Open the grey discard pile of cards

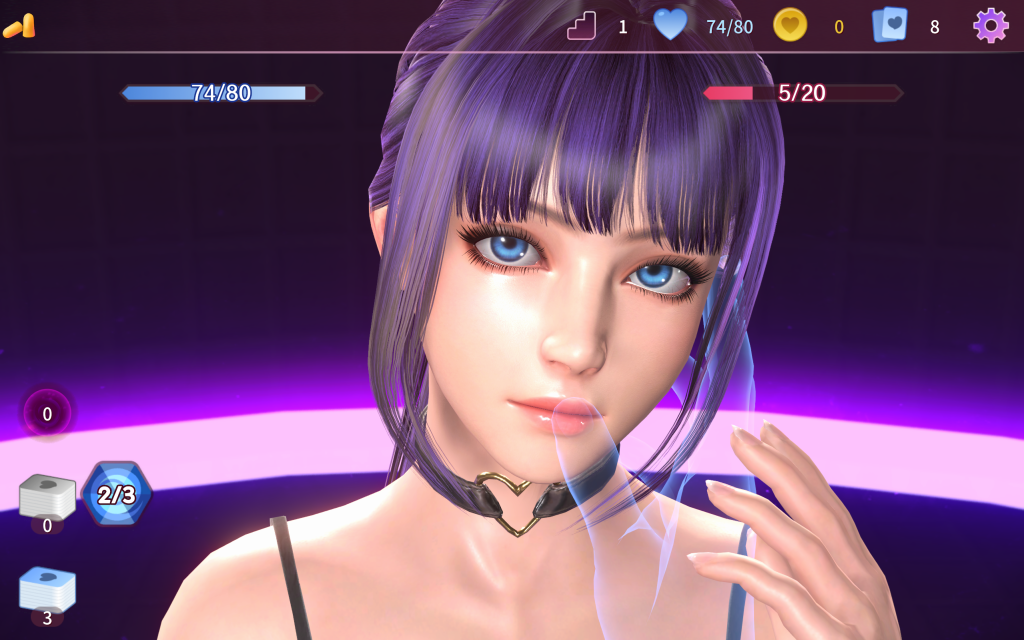click(x=47, y=496)
